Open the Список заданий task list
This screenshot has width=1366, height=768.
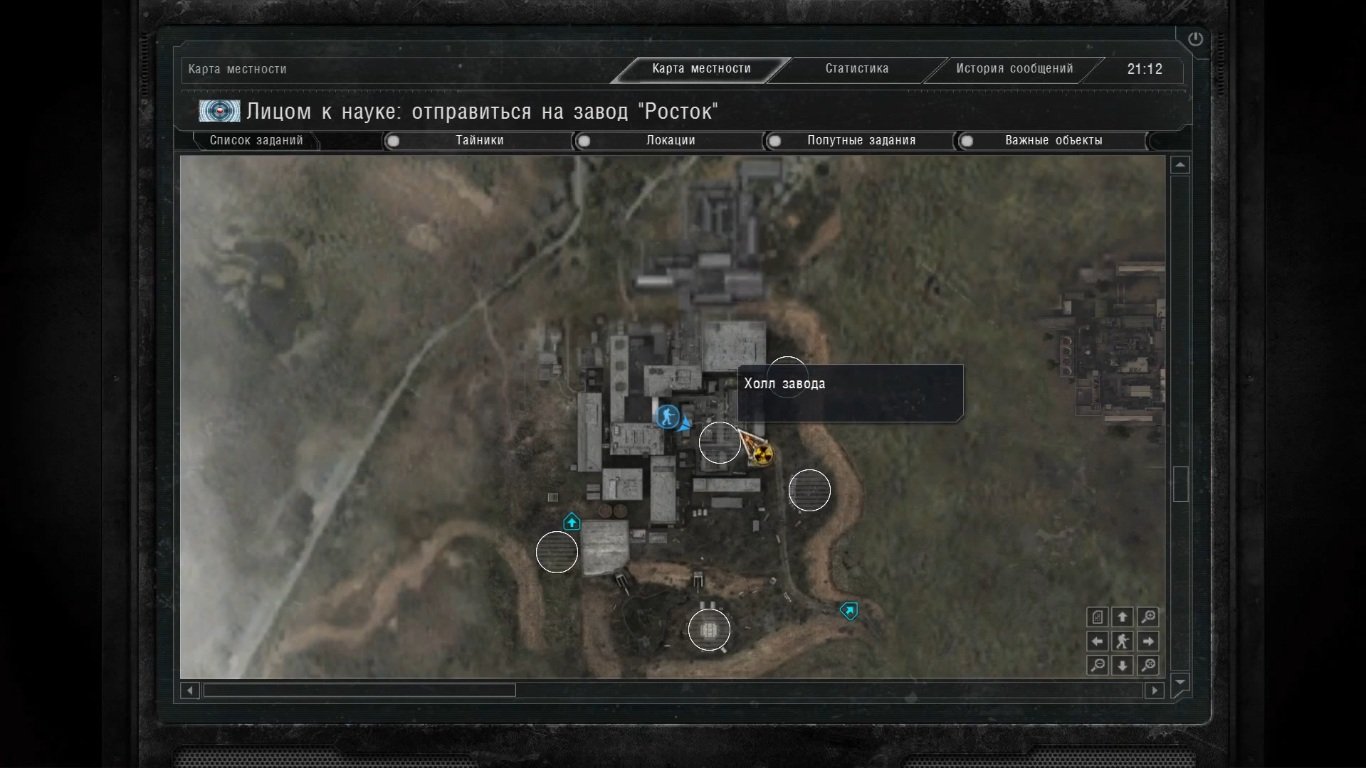click(256, 141)
